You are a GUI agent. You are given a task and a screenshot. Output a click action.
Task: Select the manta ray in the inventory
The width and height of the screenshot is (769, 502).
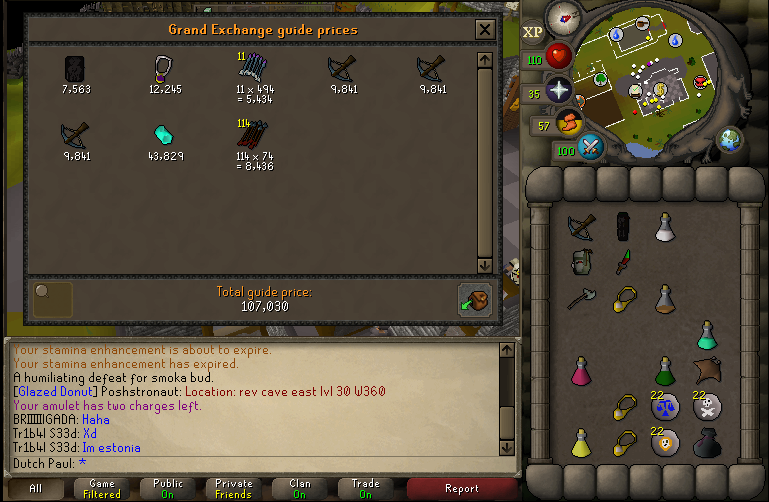click(707, 369)
